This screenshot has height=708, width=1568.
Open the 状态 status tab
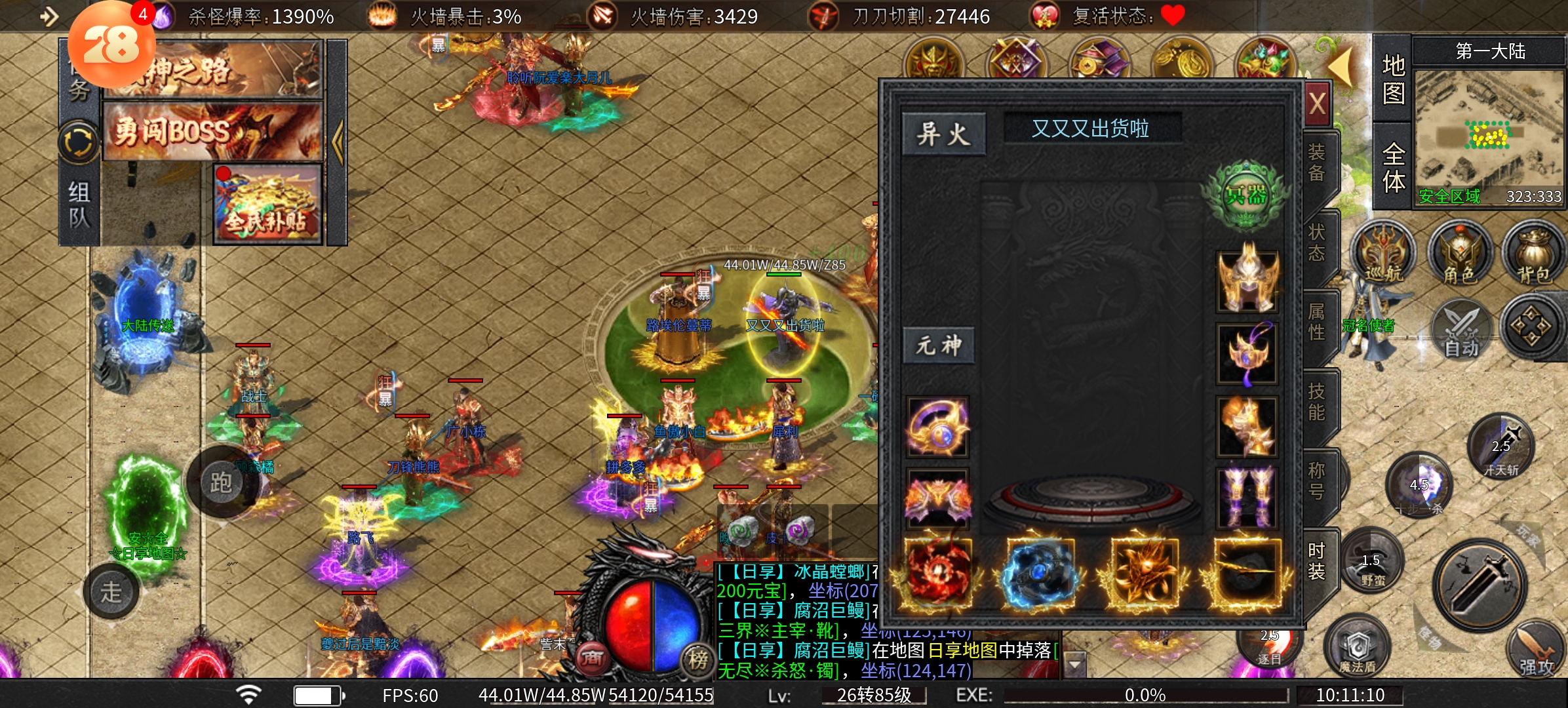pos(1316,243)
